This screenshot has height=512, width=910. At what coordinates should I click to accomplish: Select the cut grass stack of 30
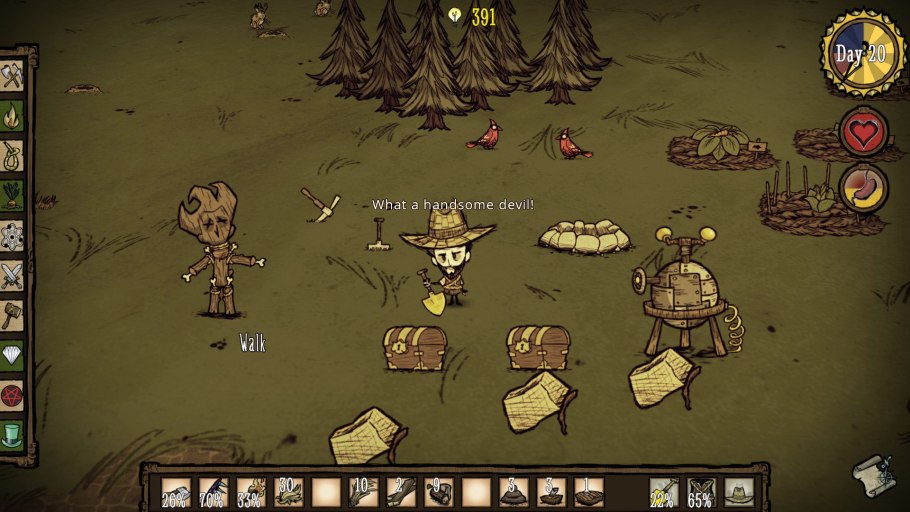tap(289, 491)
